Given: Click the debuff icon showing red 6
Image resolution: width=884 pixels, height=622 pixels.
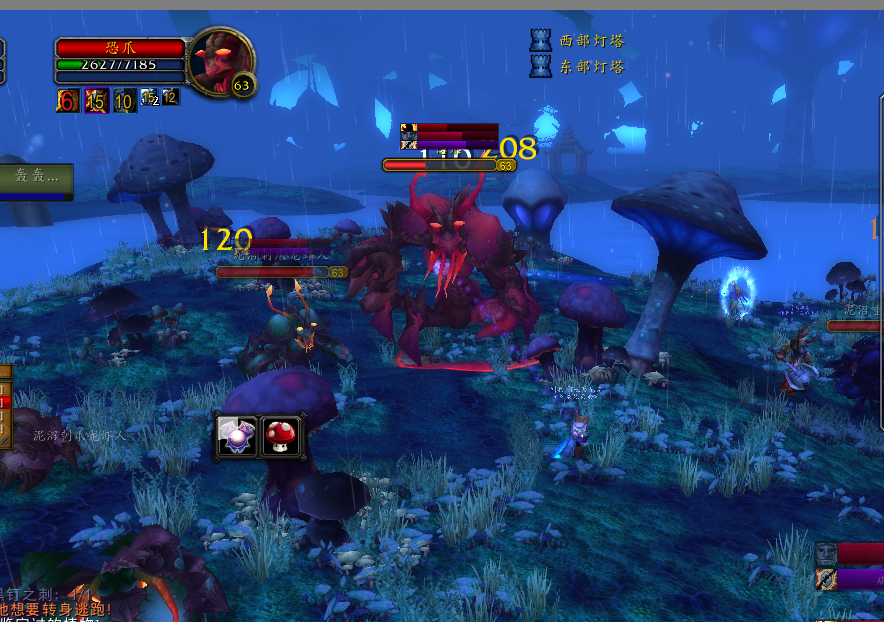Looking at the screenshot, I should click(x=68, y=100).
